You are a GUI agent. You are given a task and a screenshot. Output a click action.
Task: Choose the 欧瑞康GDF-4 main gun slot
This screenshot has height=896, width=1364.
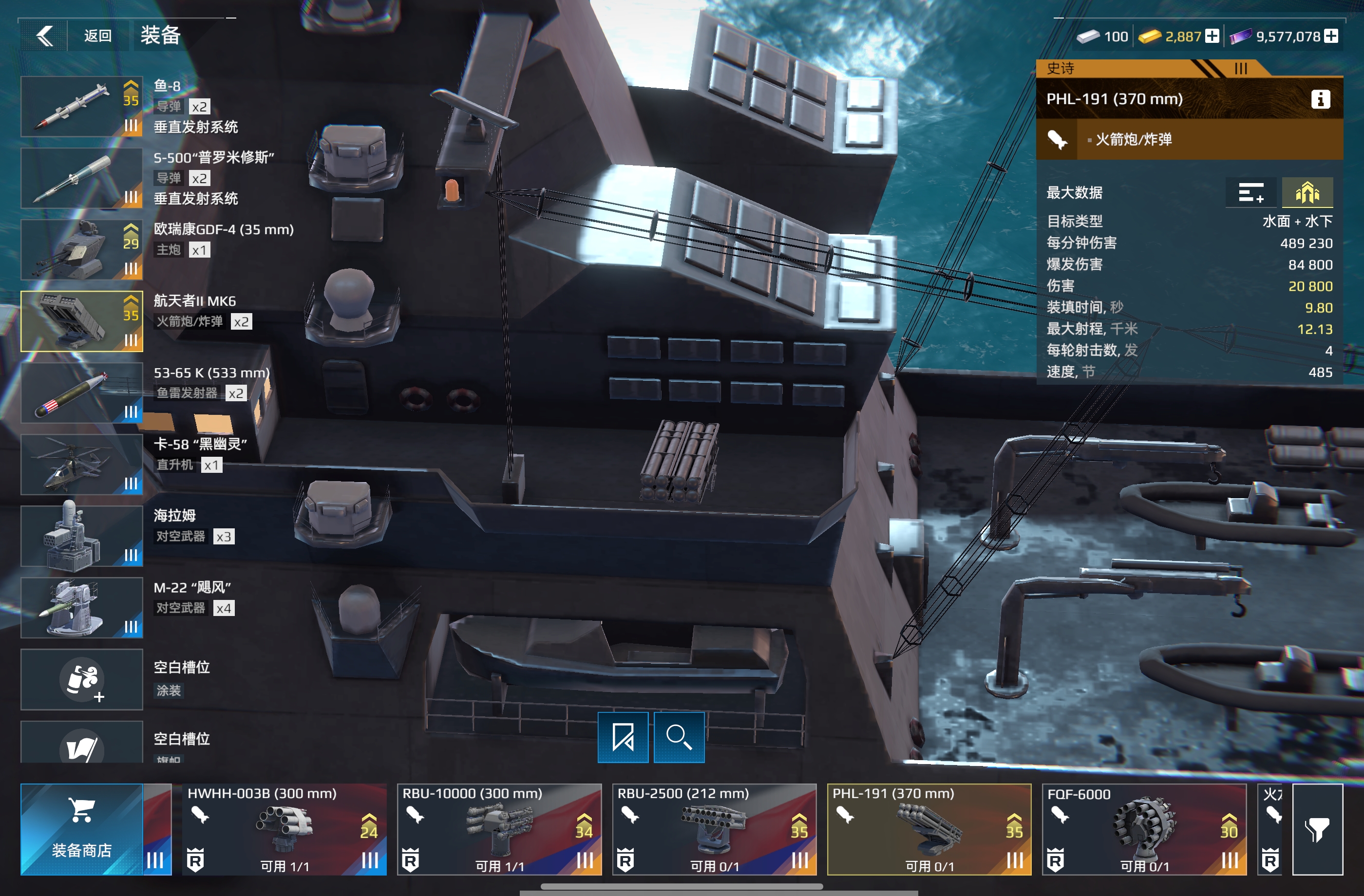[x=82, y=250]
